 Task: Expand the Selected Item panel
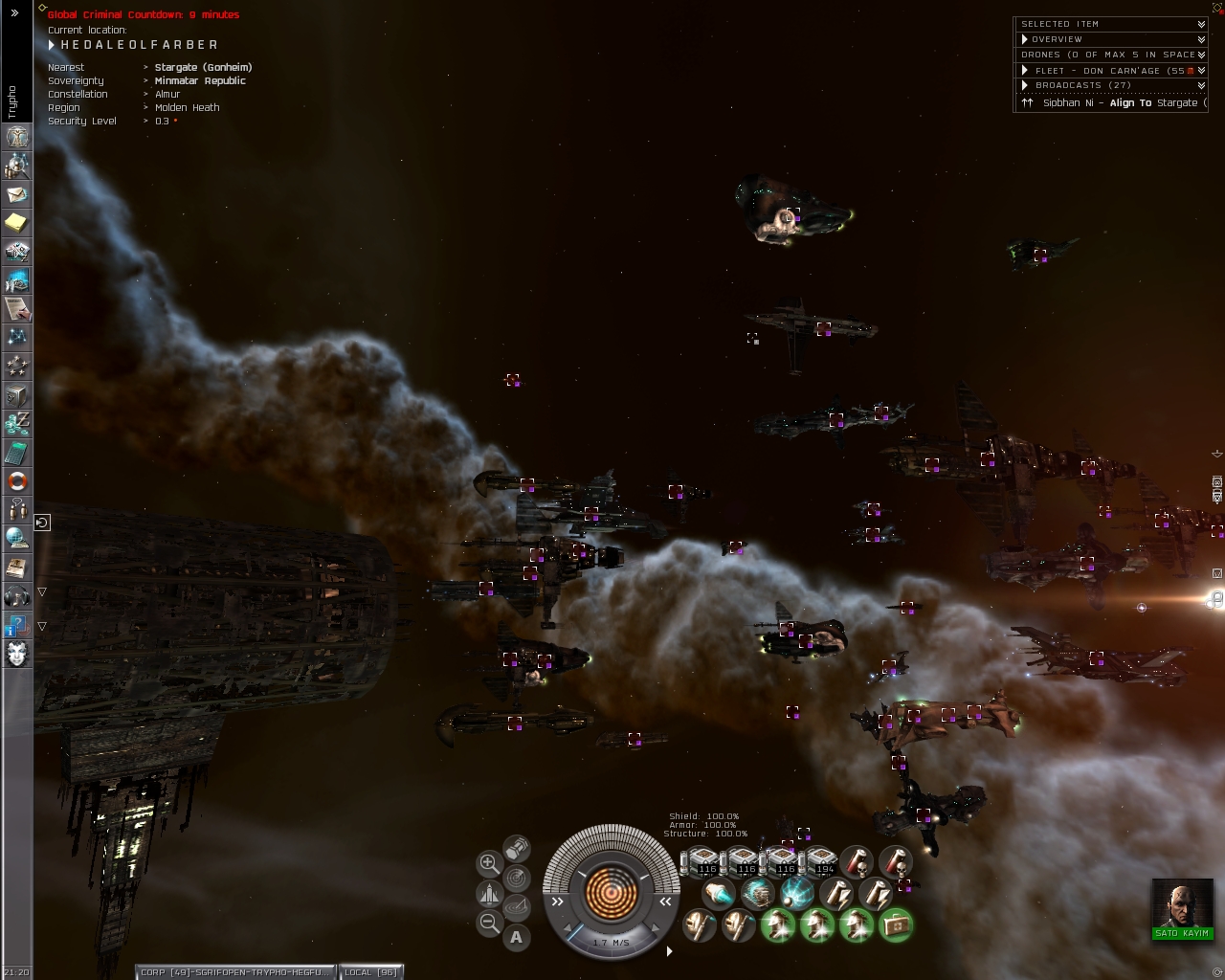pos(1110,24)
